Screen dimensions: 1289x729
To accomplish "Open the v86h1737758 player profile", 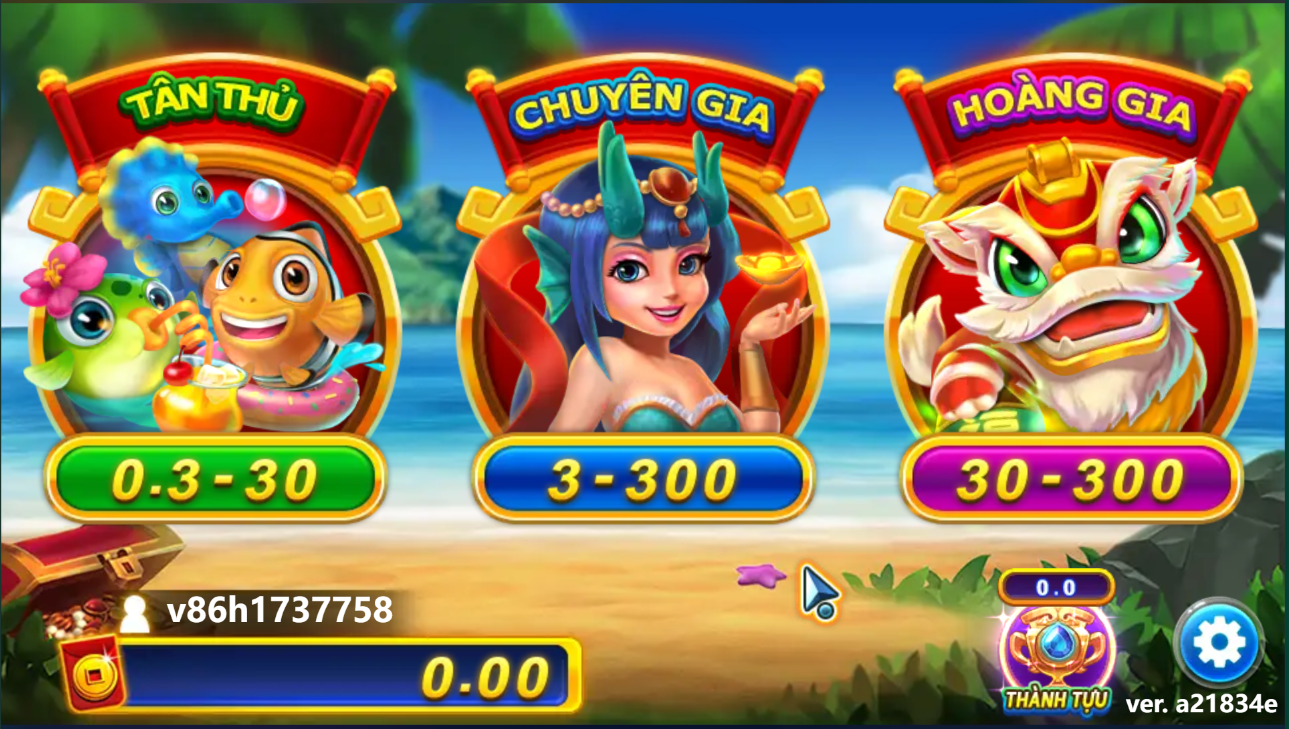I will [x=260, y=610].
